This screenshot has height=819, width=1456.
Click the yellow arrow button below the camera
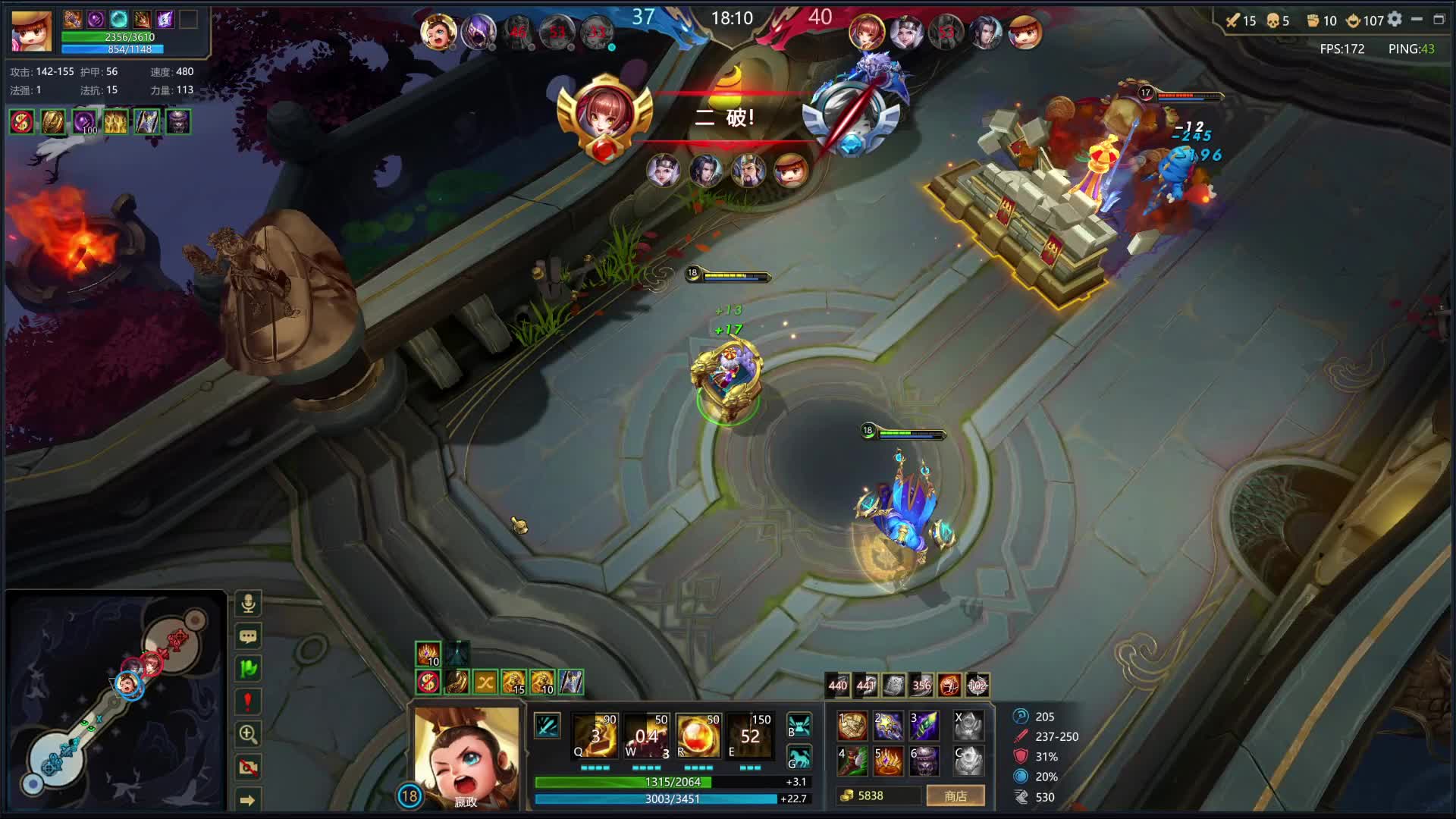coord(248,799)
